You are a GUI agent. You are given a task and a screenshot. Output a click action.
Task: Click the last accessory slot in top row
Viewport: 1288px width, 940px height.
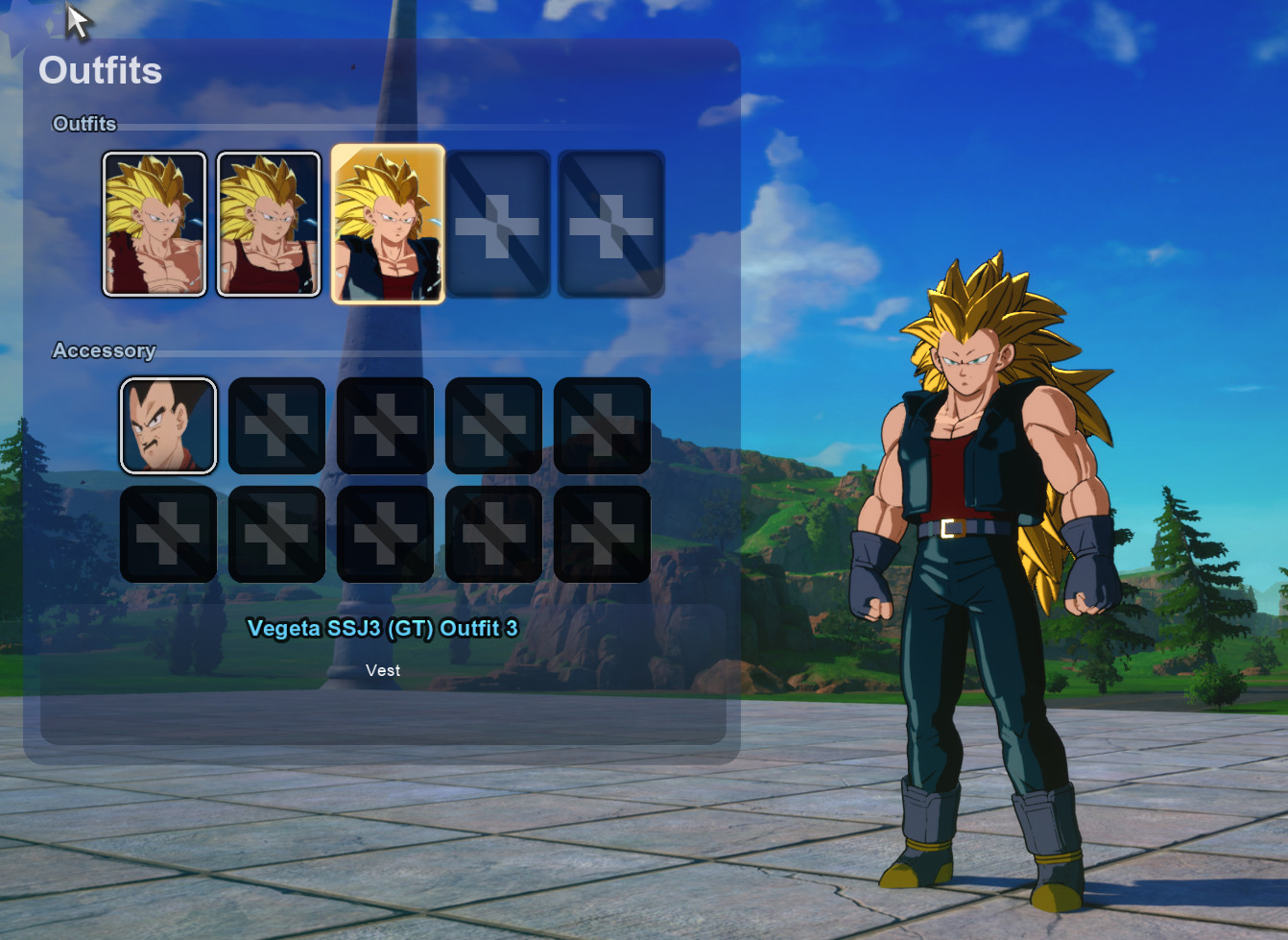[x=602, y=425]
